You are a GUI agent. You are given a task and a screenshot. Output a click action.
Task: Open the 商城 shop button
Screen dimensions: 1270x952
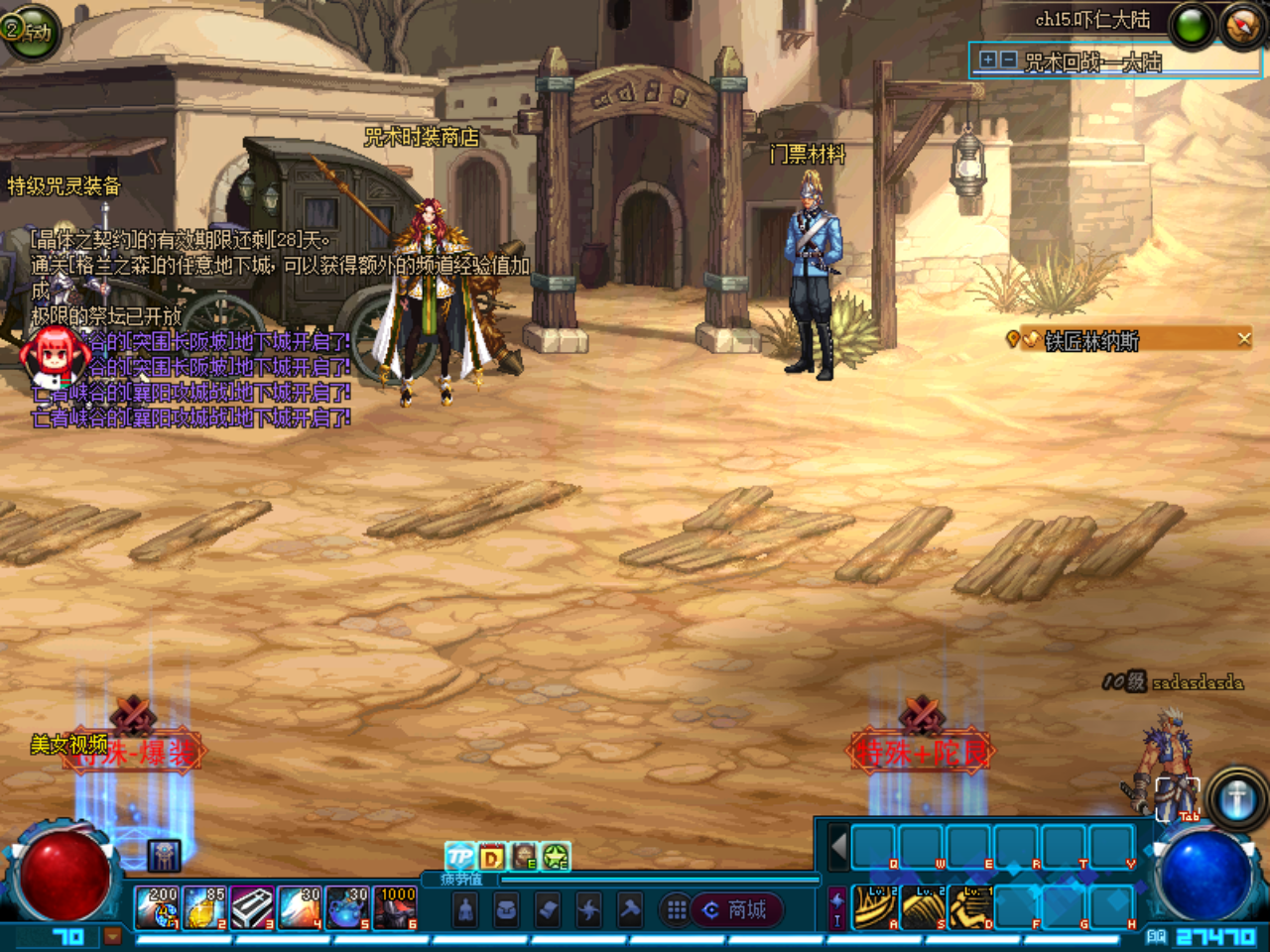[736, 909]
